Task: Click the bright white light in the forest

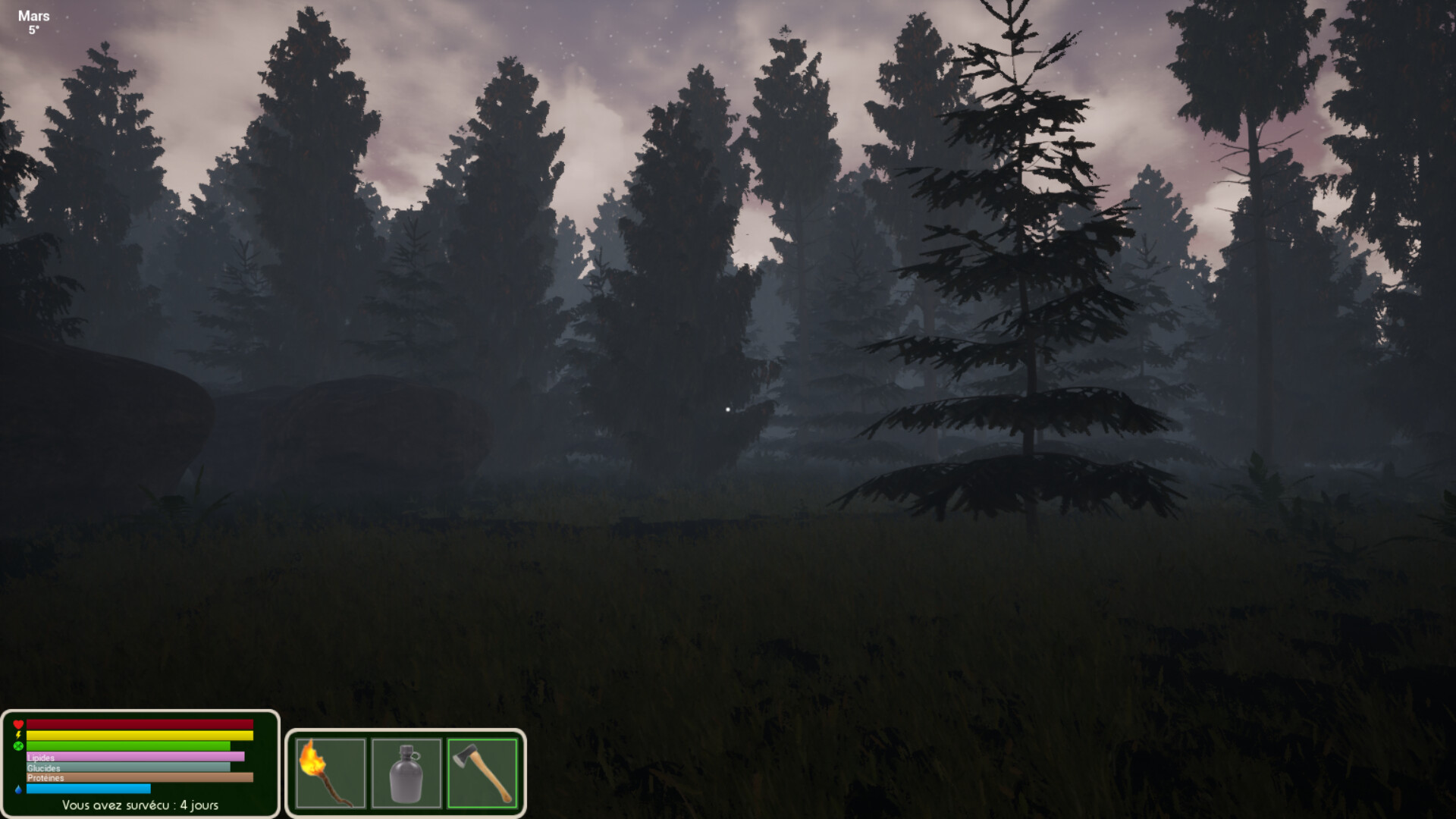Action: (729, 409)
